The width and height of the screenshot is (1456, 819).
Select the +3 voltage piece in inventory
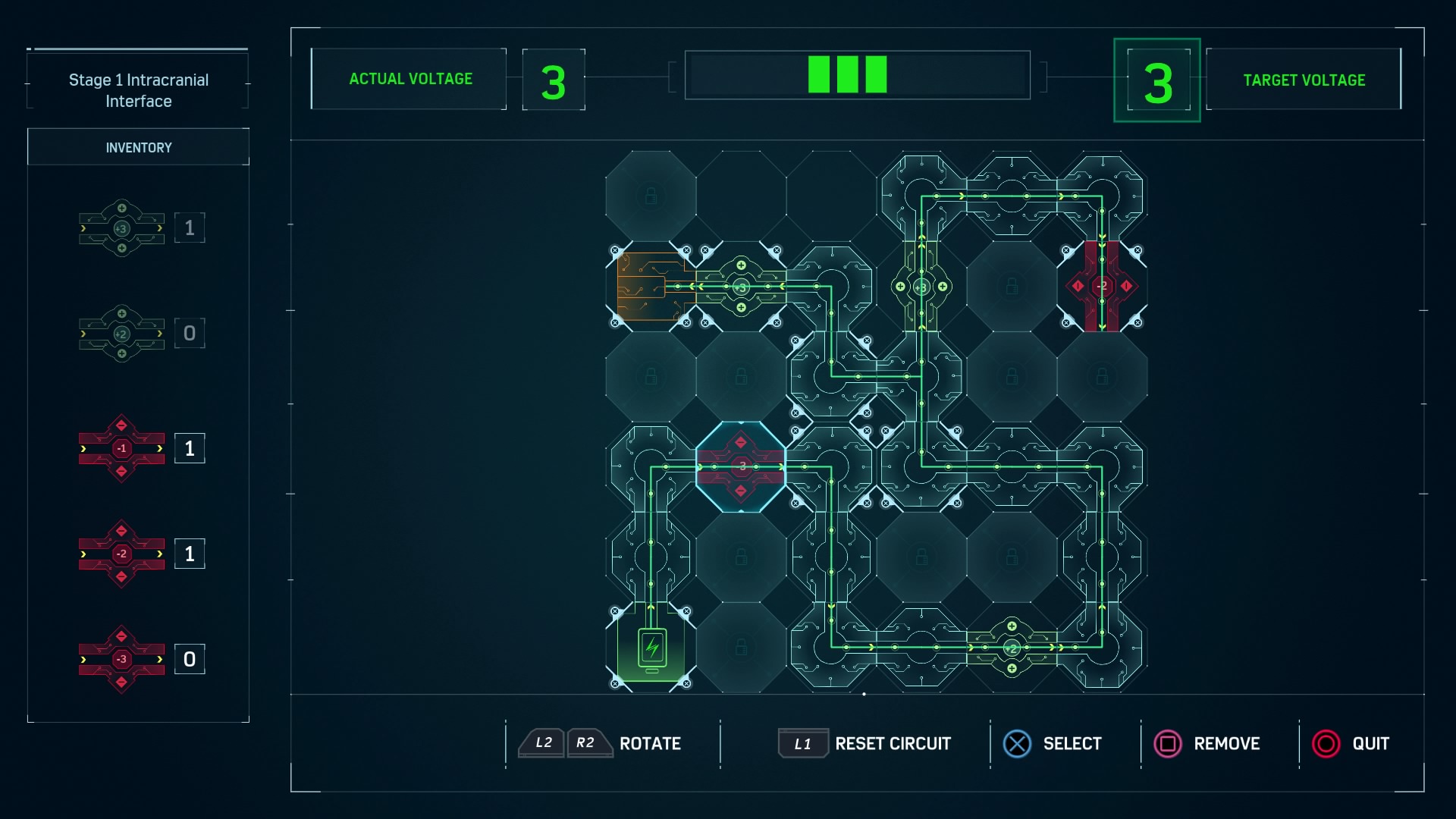[x=121, y=228]
